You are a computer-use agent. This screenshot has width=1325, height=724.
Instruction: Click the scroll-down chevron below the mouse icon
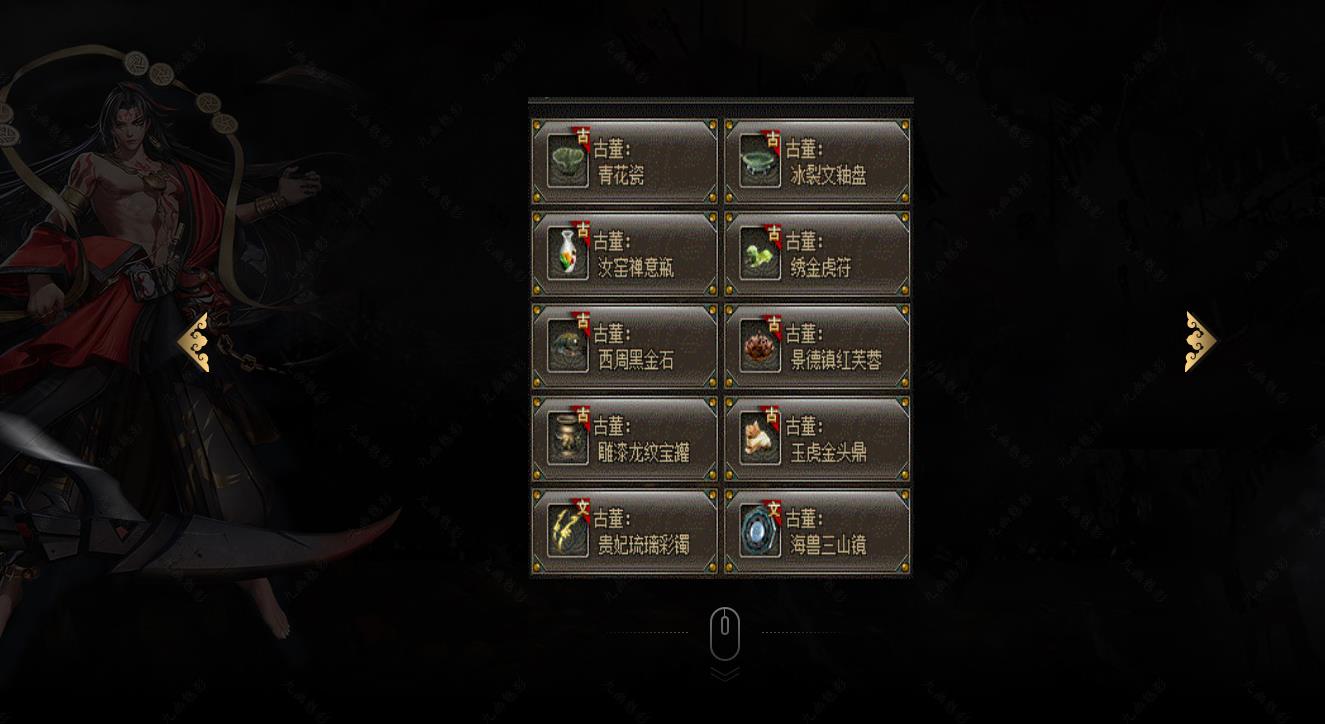click(723, 672)
